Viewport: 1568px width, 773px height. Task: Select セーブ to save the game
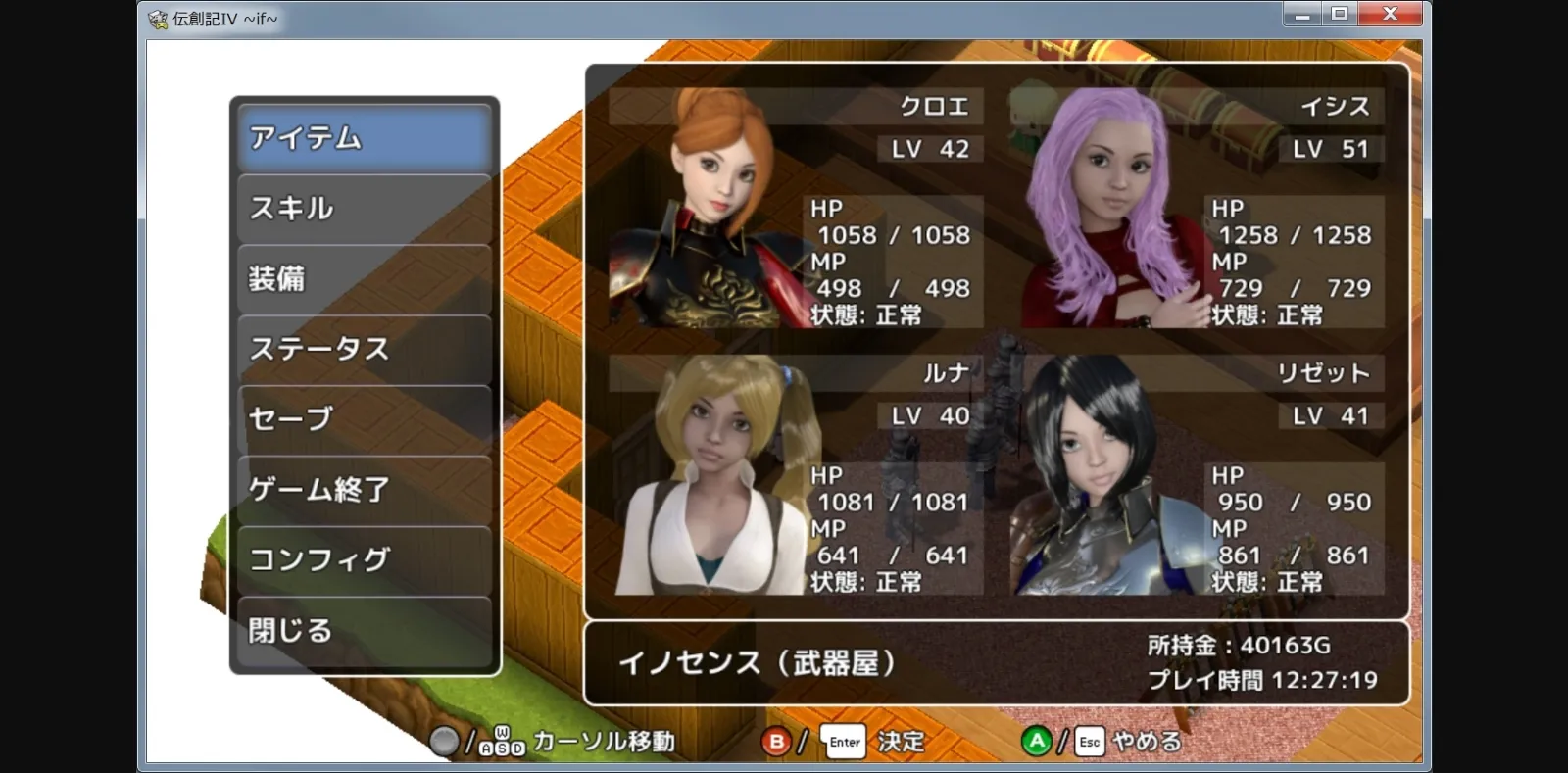tap(363, 417)
